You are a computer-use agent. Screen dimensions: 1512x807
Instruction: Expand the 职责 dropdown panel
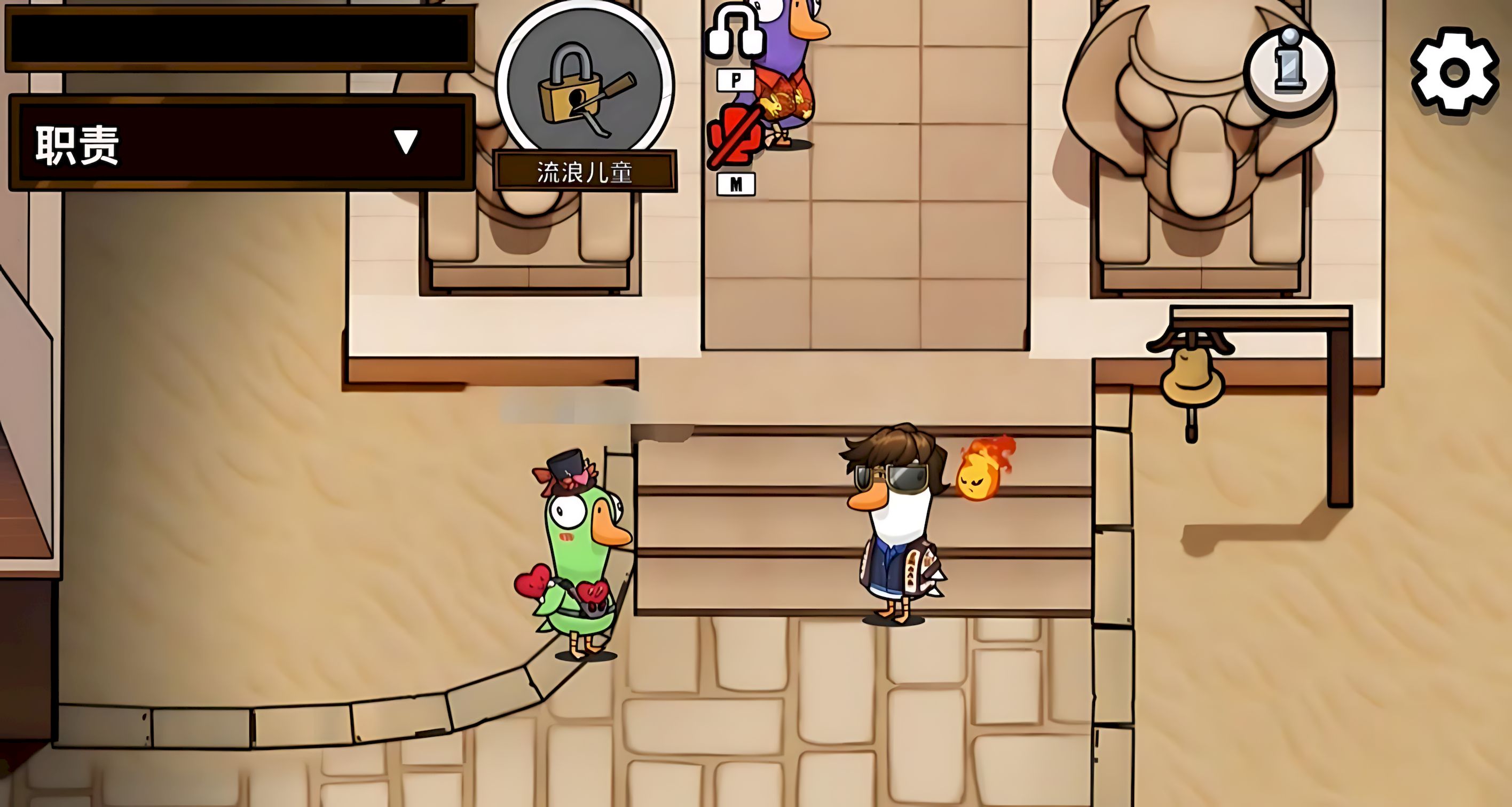pos(405,142)
